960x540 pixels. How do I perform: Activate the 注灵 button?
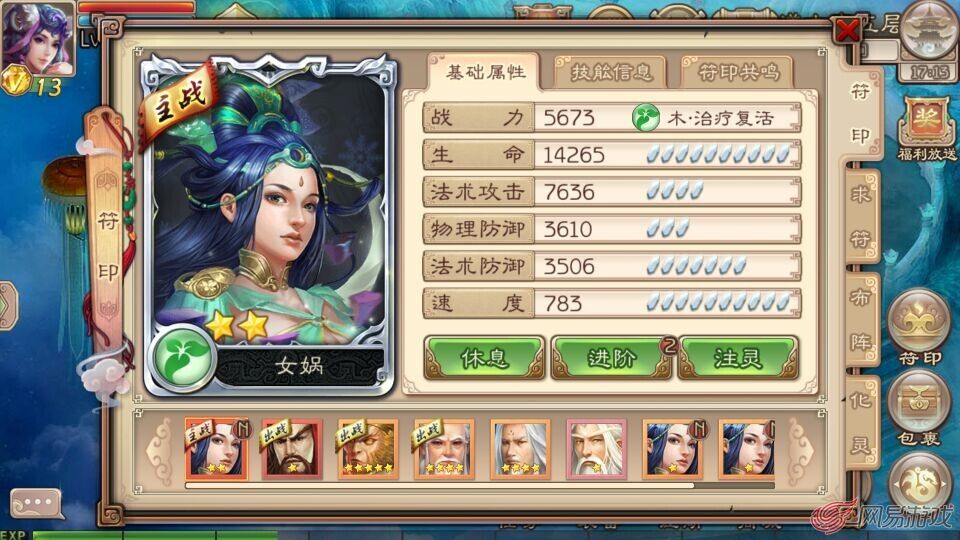738,359
